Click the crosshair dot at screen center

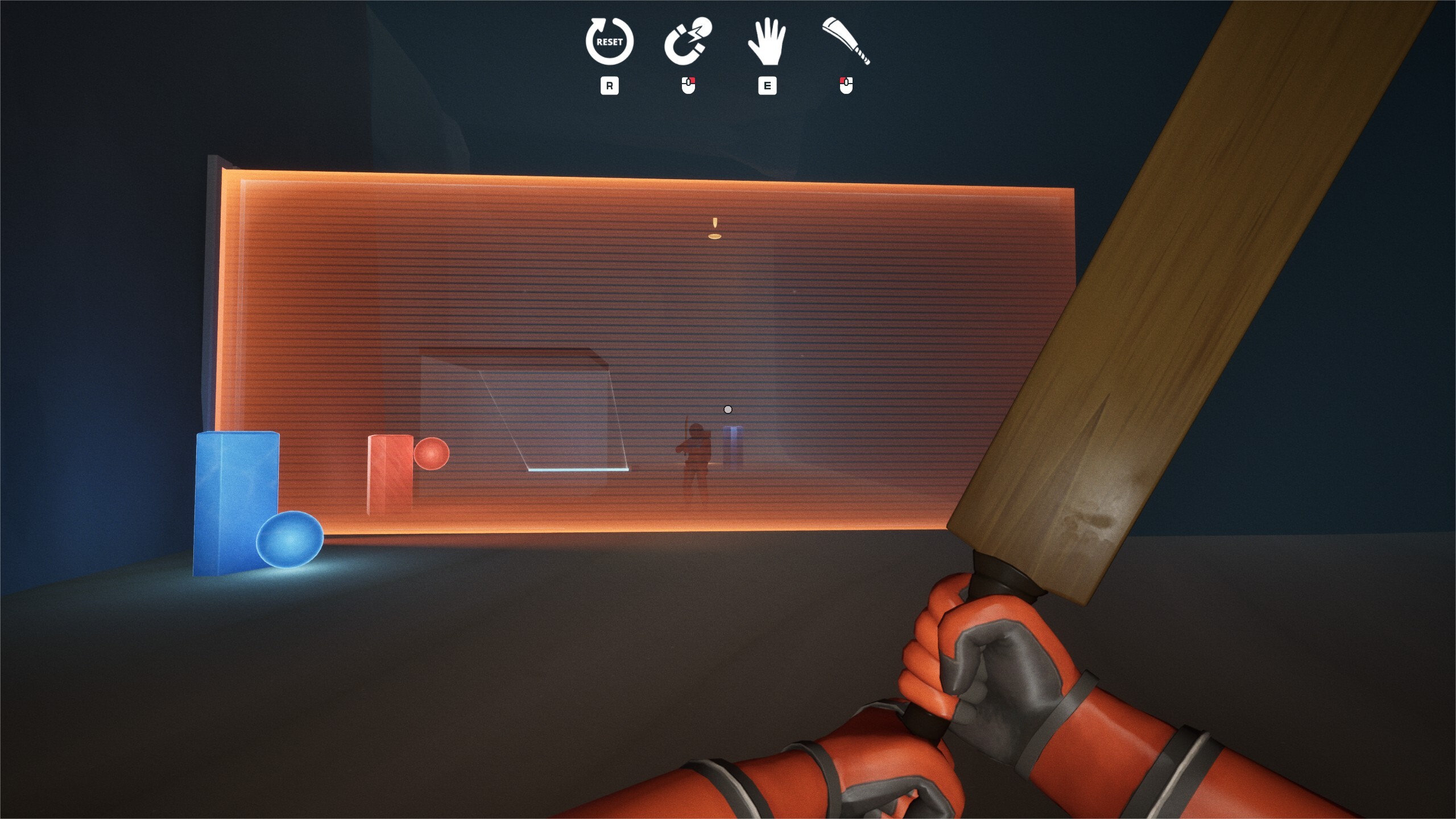[x=728, y=408]
